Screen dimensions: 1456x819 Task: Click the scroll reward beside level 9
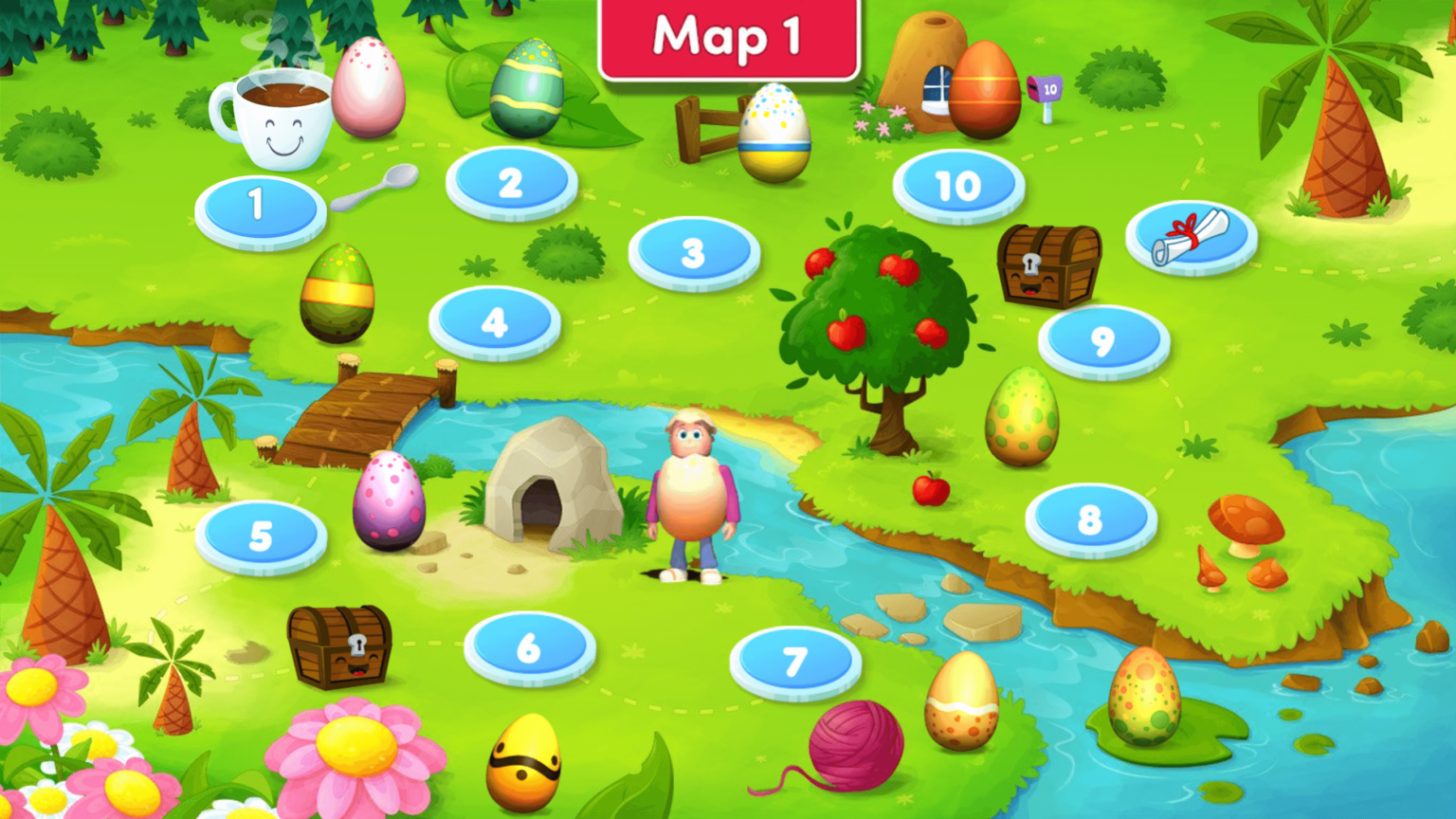tap(1188, 237)
